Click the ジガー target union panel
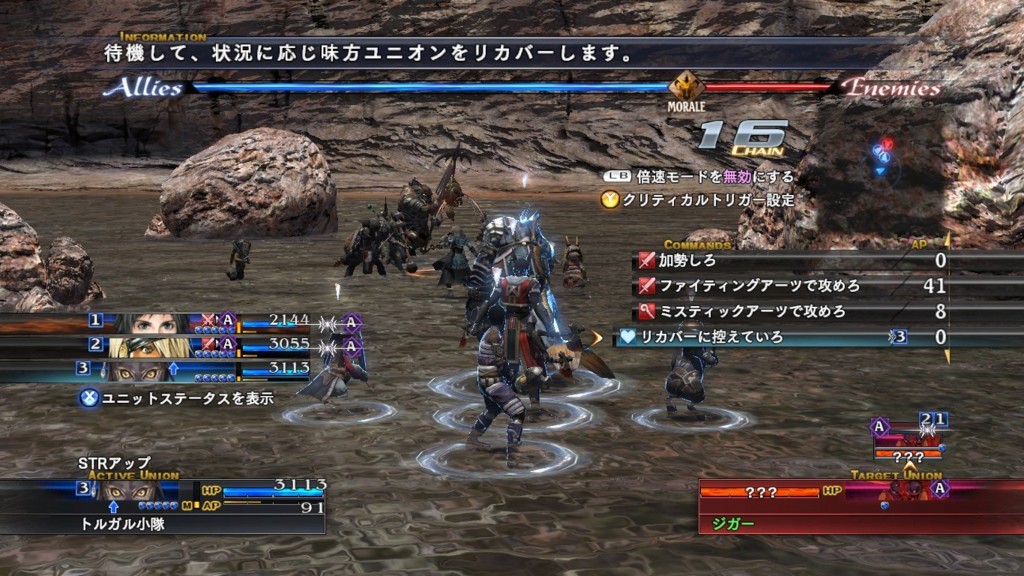 coord(860,505)
